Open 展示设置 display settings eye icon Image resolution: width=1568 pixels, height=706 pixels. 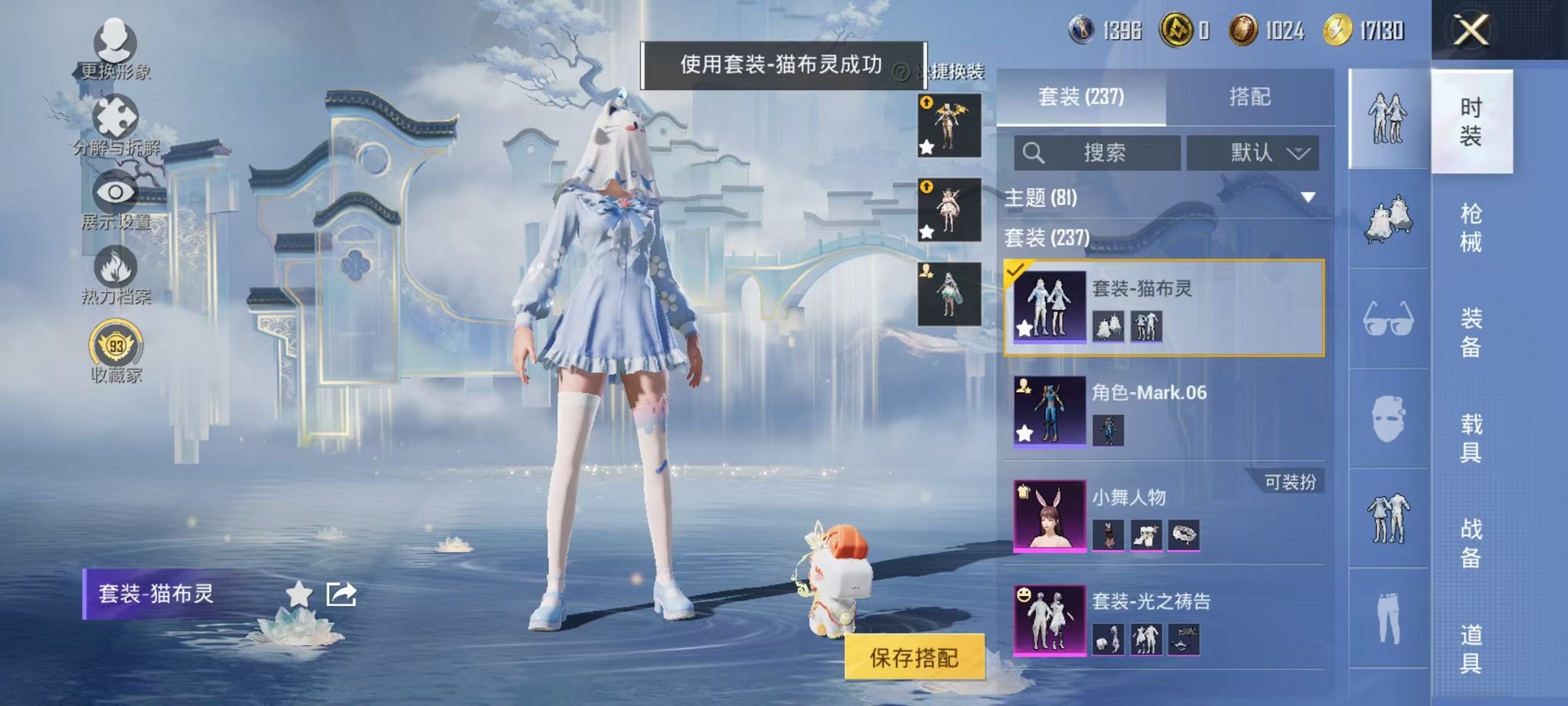pos(115,192)
